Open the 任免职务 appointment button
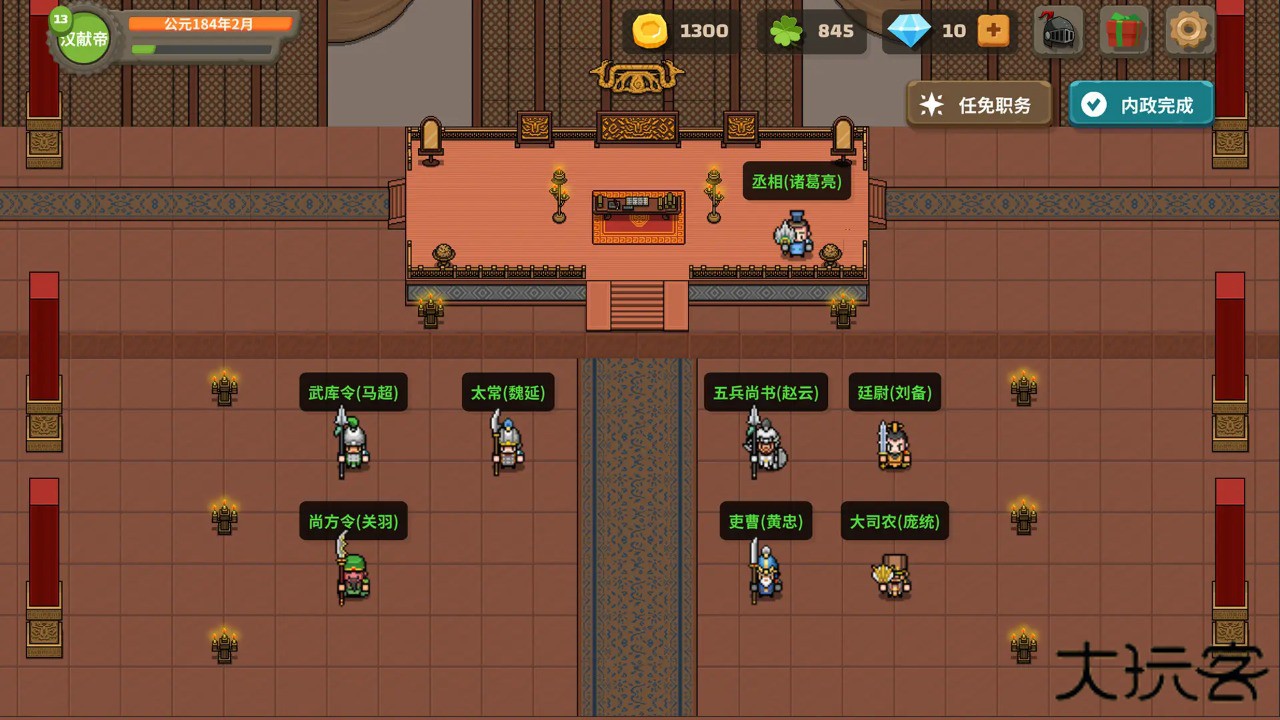Screen dimensions: 1280x720 click(x=980, y=105)
